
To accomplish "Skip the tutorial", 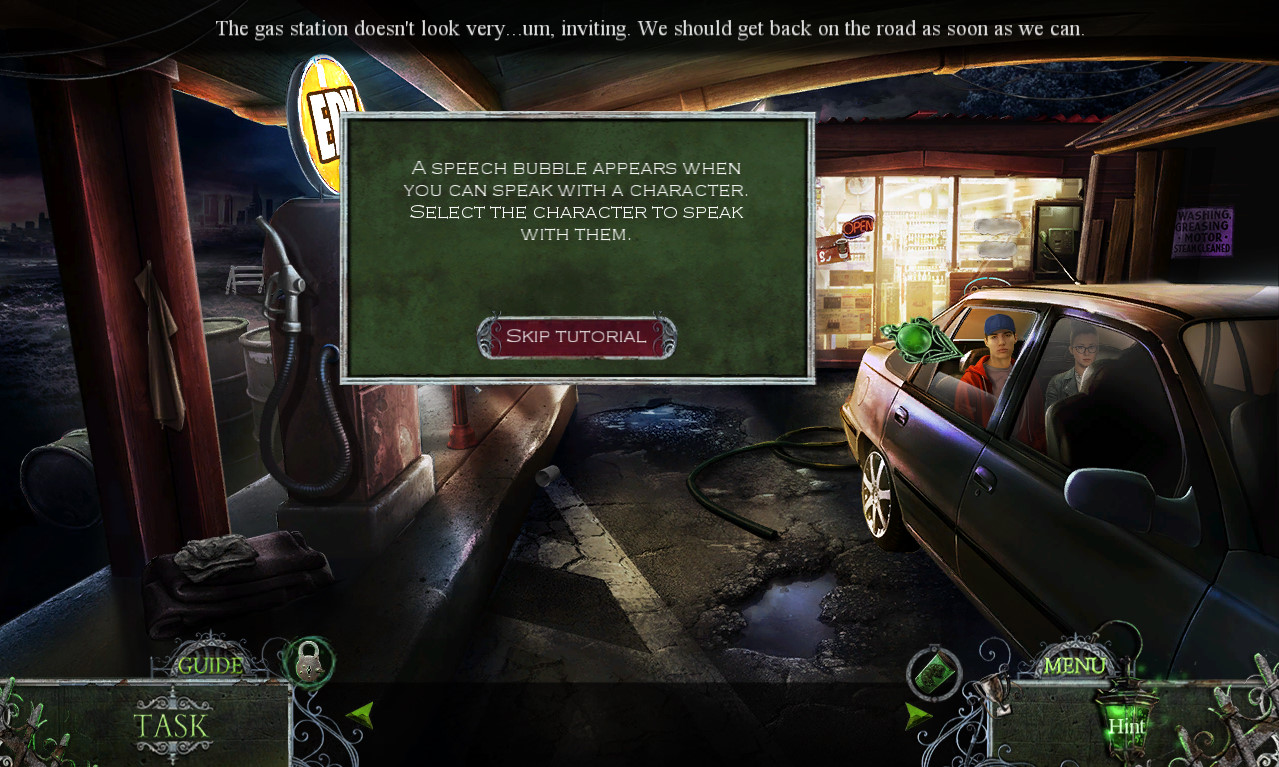I will click(576, 337).
